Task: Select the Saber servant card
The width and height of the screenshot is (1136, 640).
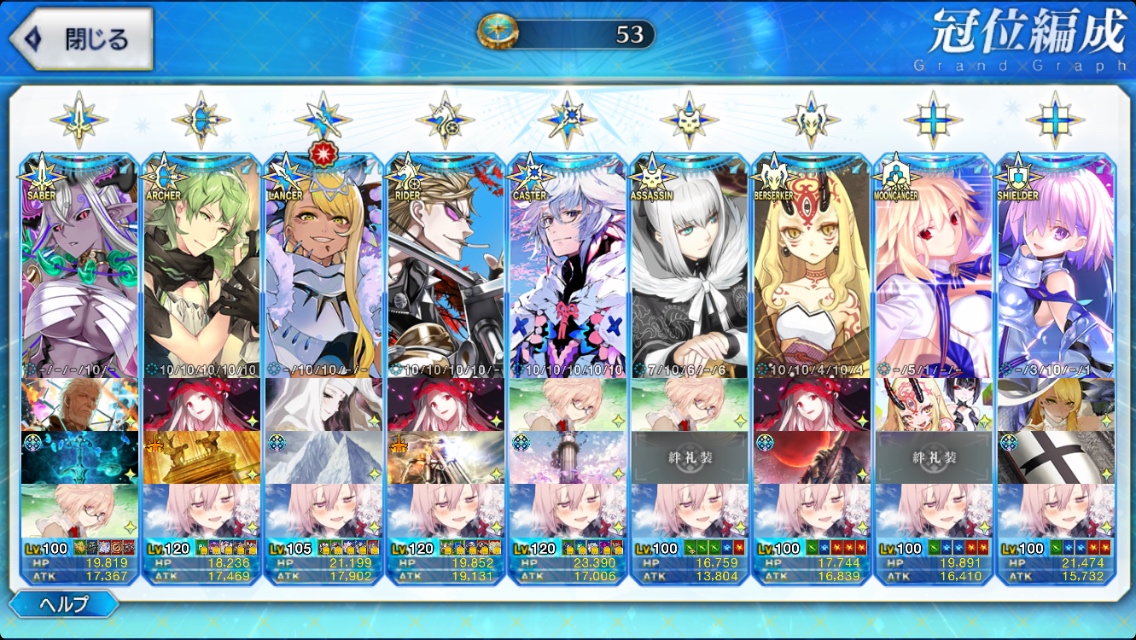Action: (x=80, y=270)
